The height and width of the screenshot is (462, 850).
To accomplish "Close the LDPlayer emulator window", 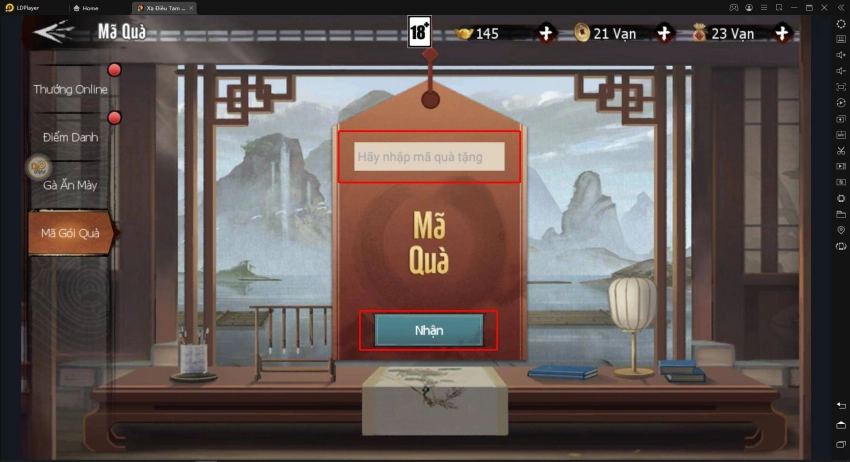I will point(823,7).
